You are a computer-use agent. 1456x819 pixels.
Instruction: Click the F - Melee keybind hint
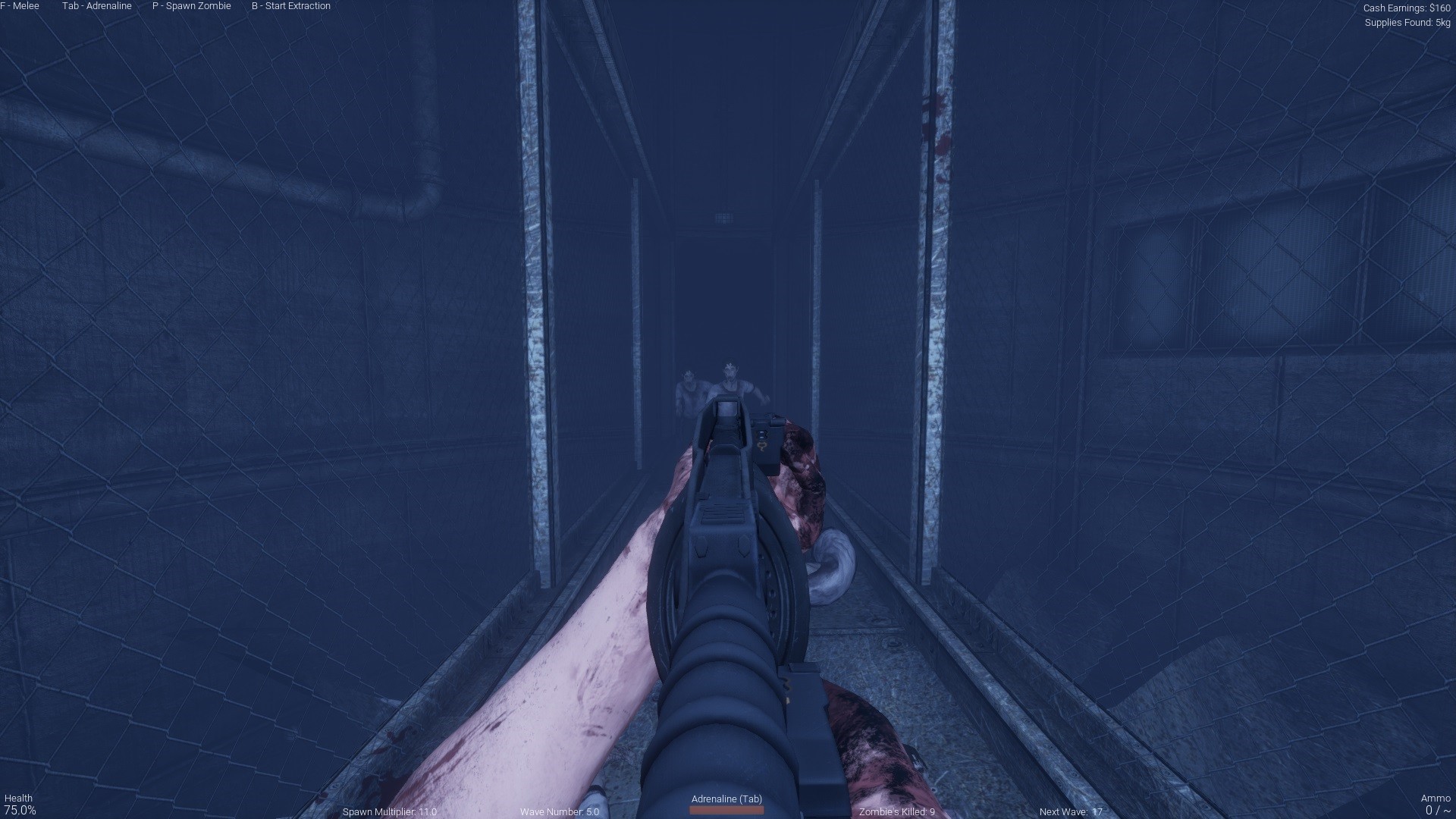(20, 6)
